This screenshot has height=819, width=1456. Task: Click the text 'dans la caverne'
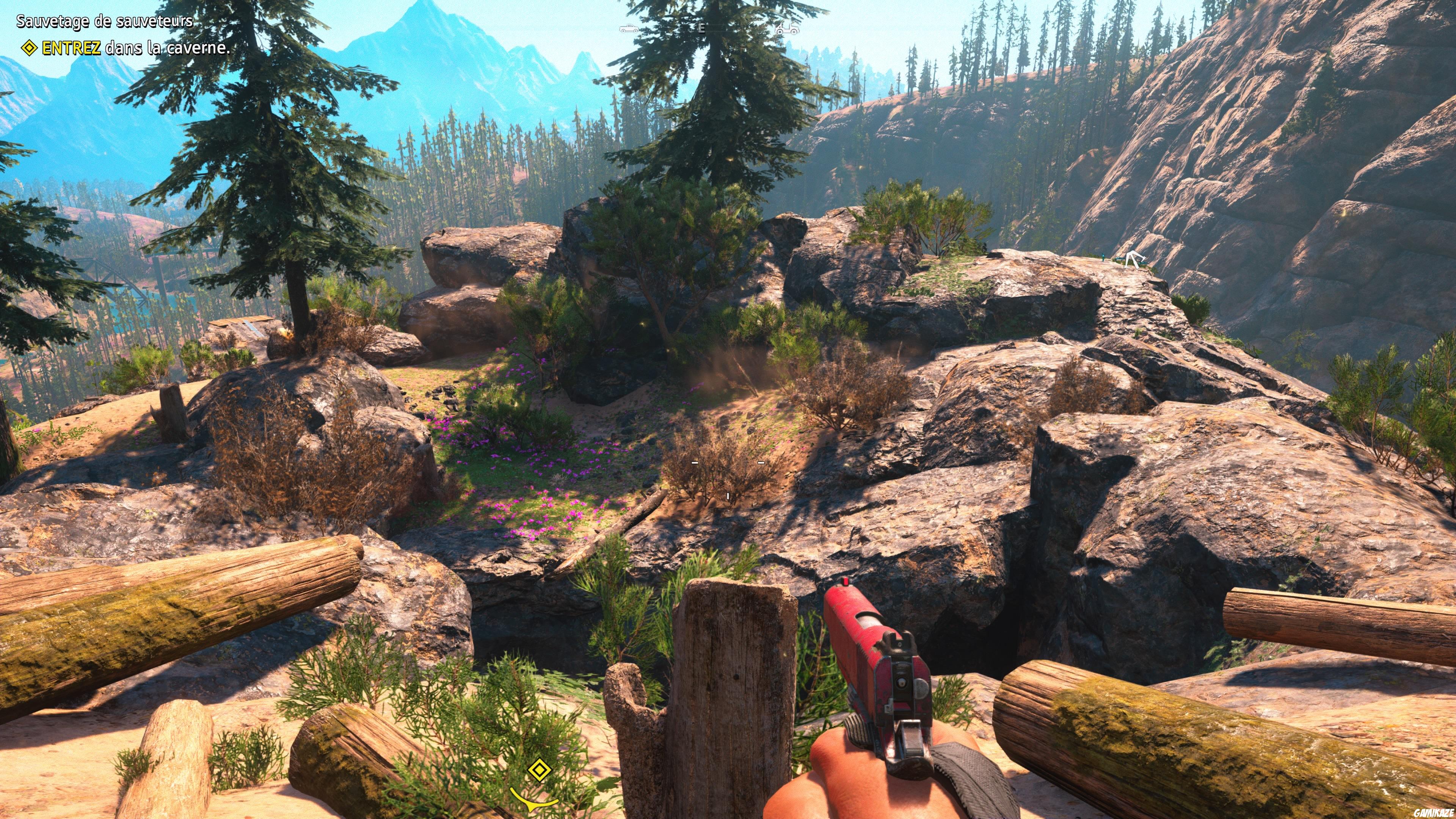[167, 50]
